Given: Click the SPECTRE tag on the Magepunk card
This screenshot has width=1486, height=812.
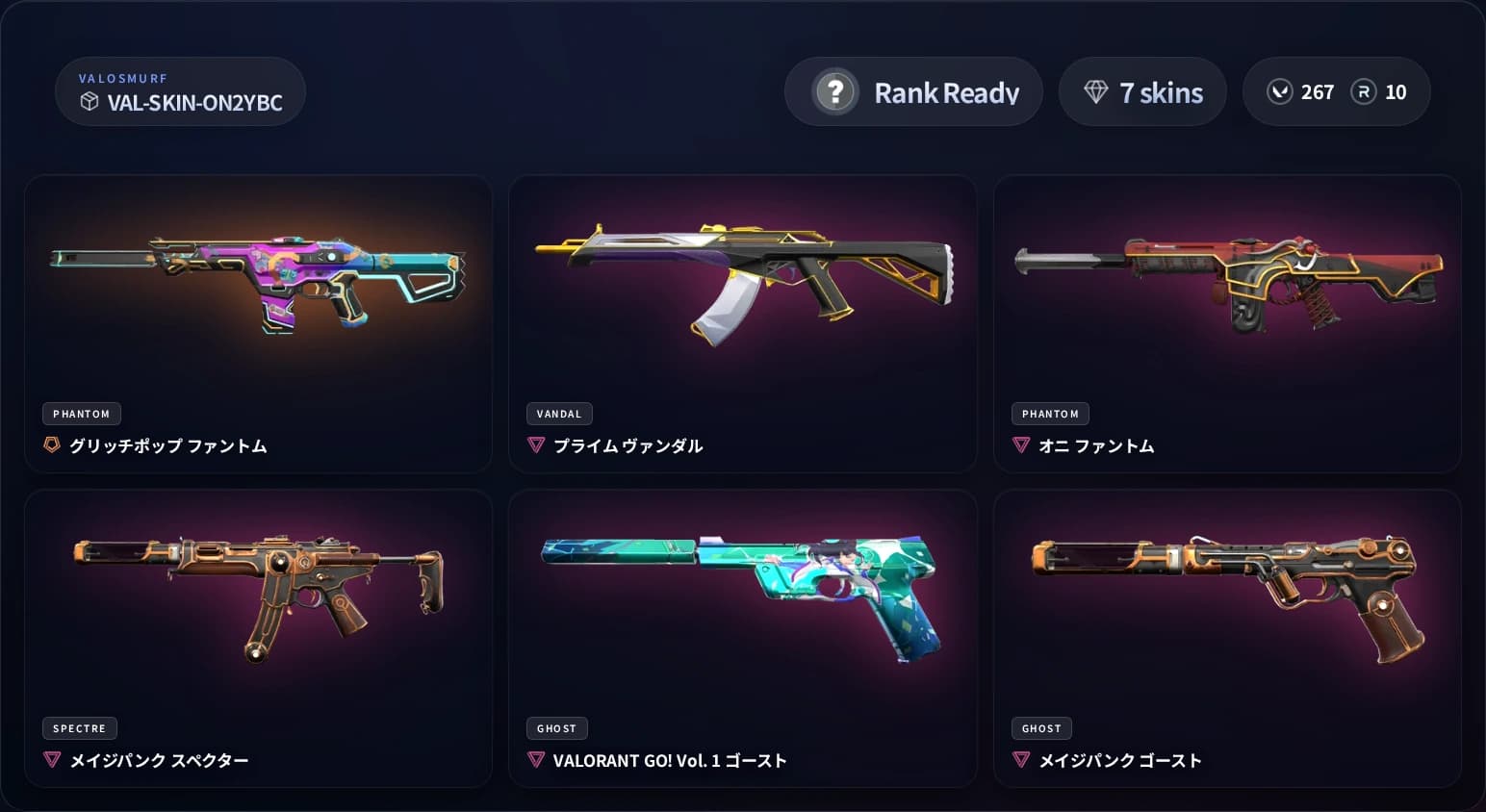Looking at the screenshot, I should 80,728.
